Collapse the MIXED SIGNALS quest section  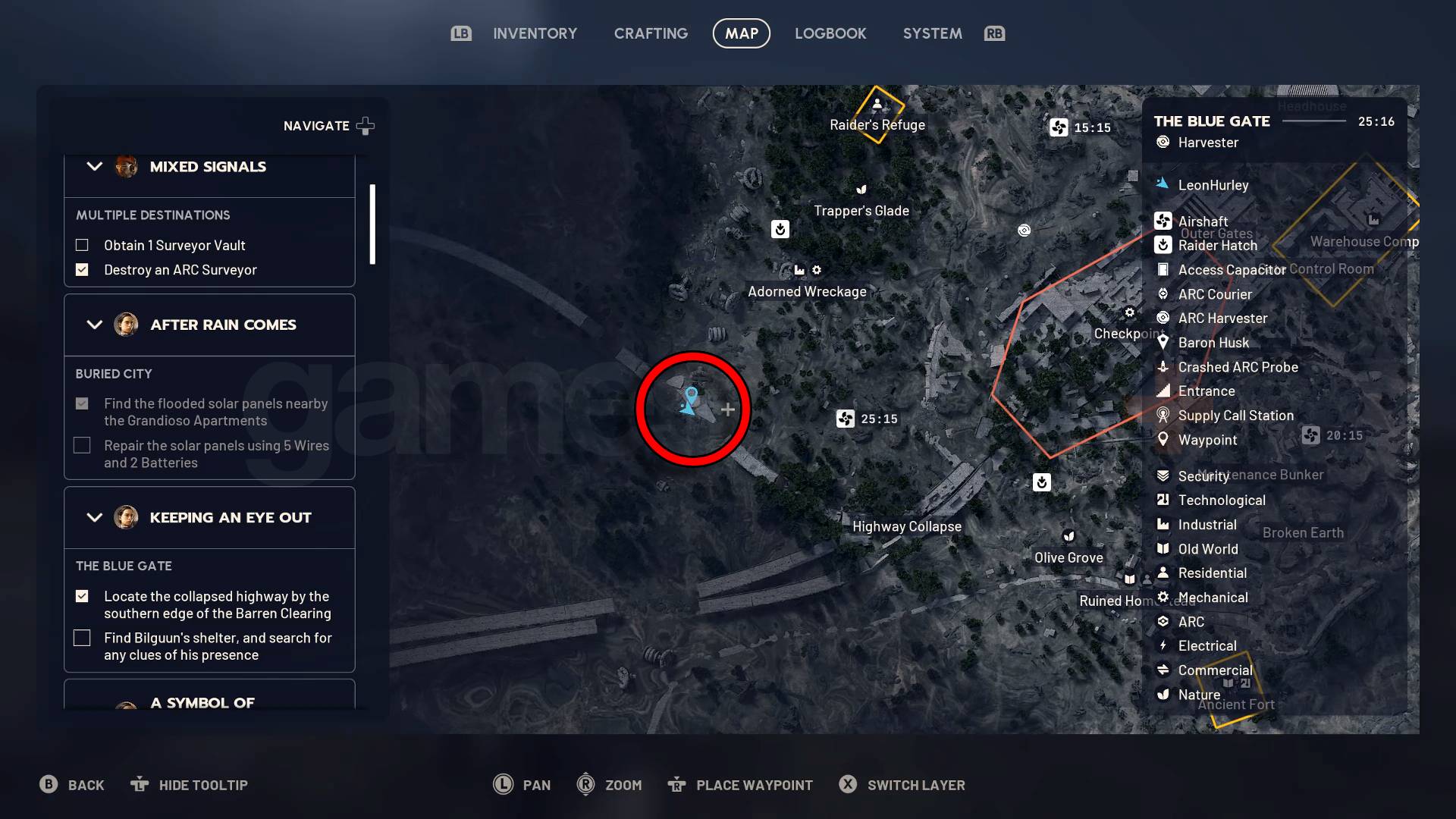click(x=94, y=167)
